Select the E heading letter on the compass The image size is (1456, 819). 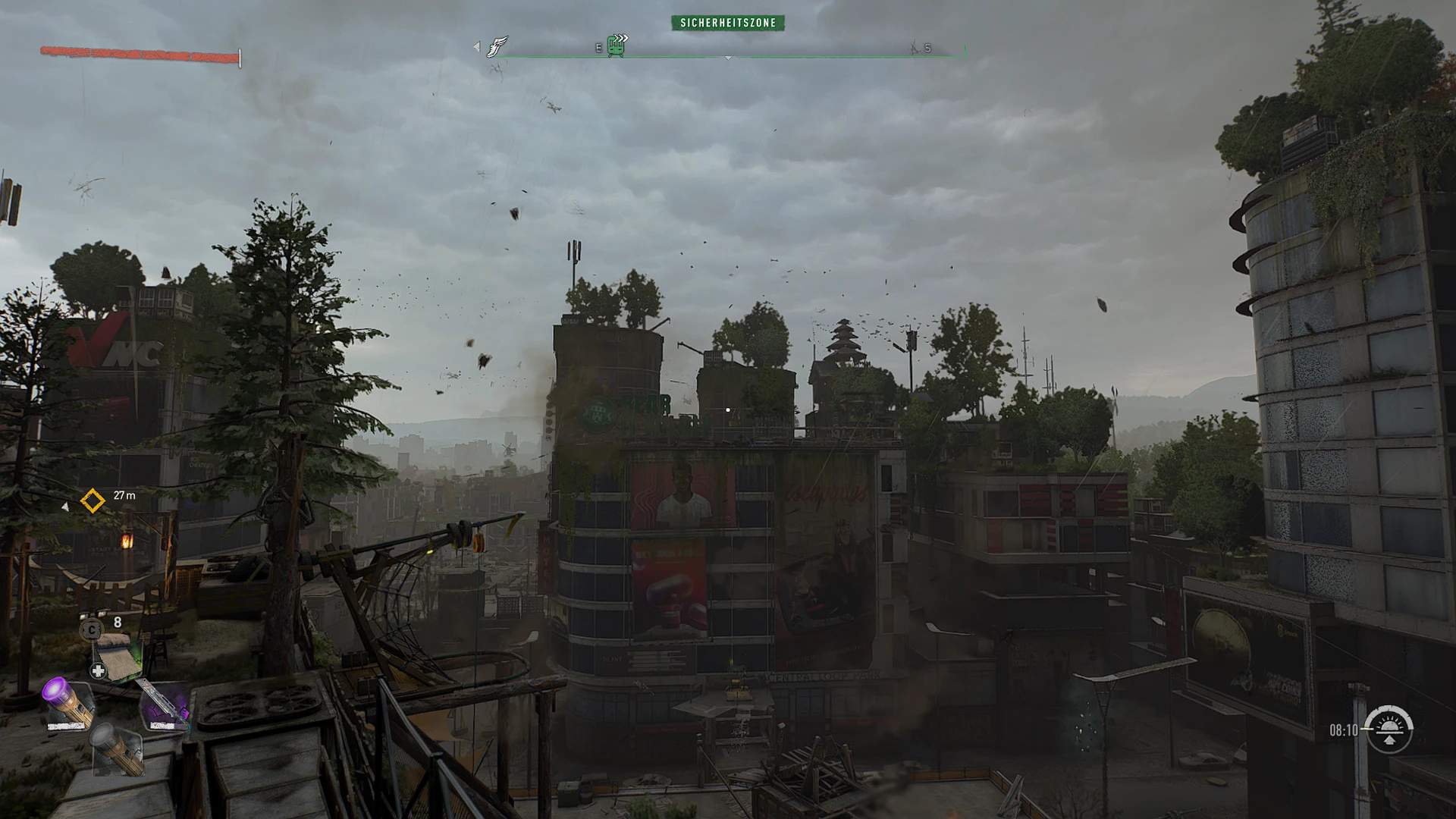tap(598, 48)
